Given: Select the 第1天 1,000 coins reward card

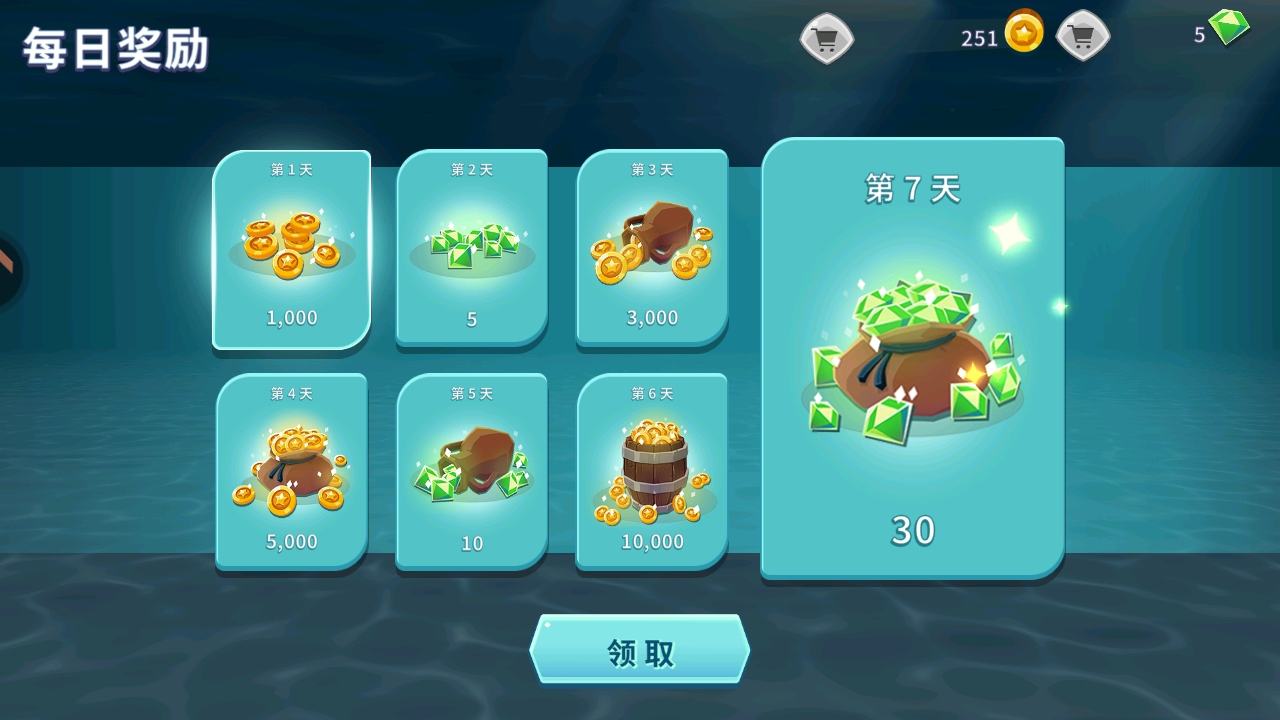Looking at the screenshot, I should (x=291, y=249).
